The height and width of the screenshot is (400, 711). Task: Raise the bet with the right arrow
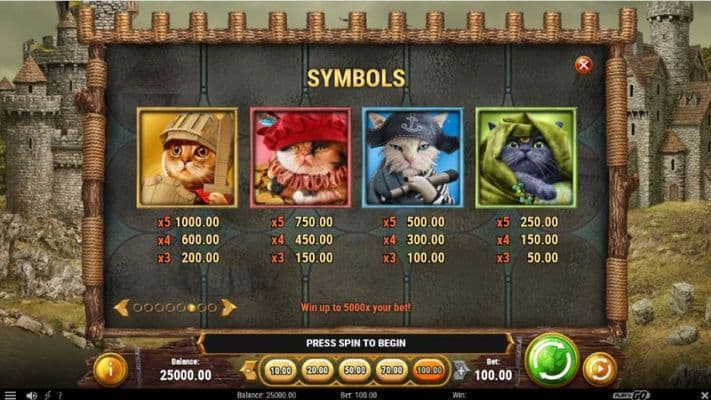461,371
